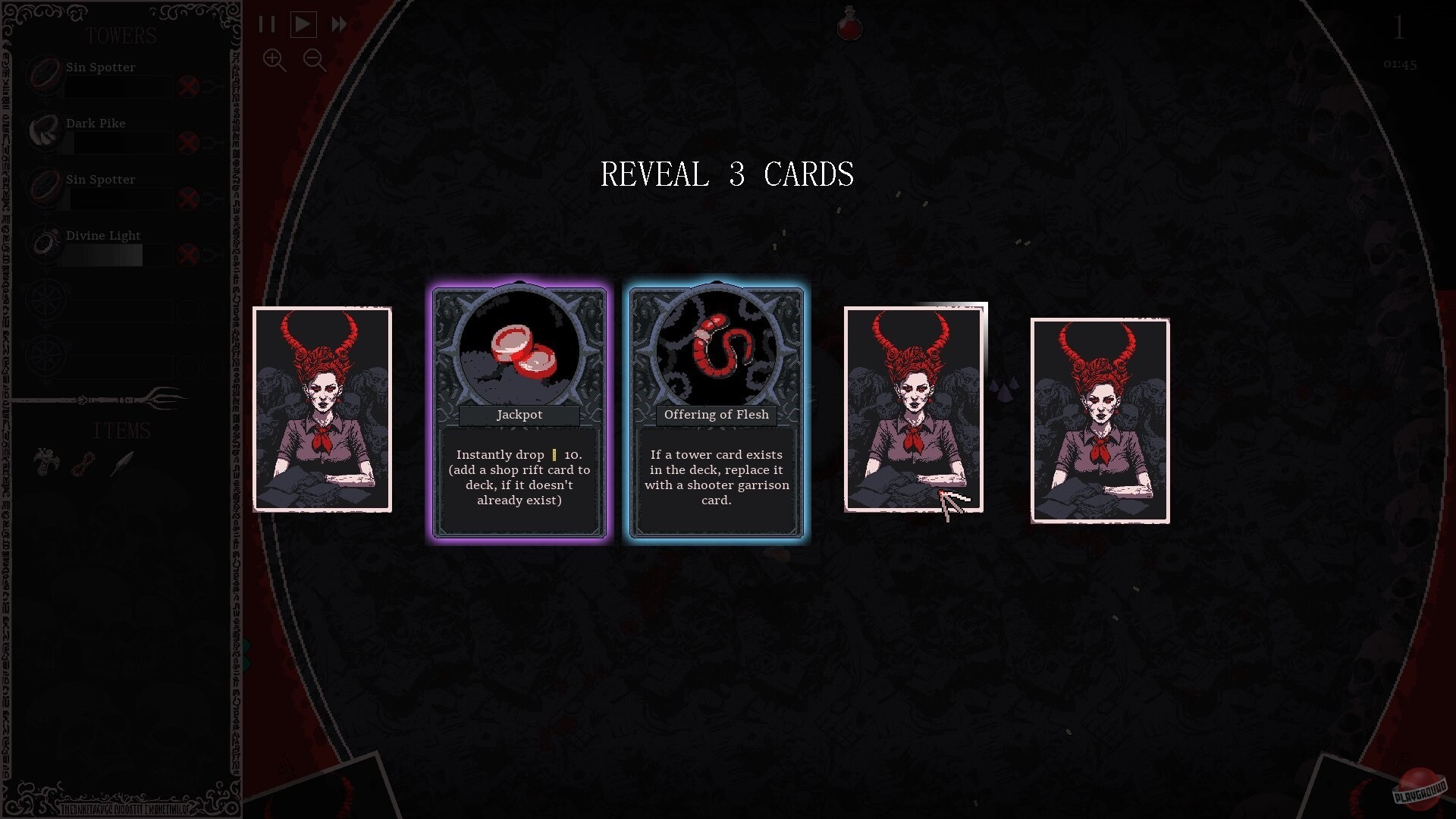The image size is (1456, 819).
Task: Reveal the face-down card on the far right
Action: (1100, 421)
